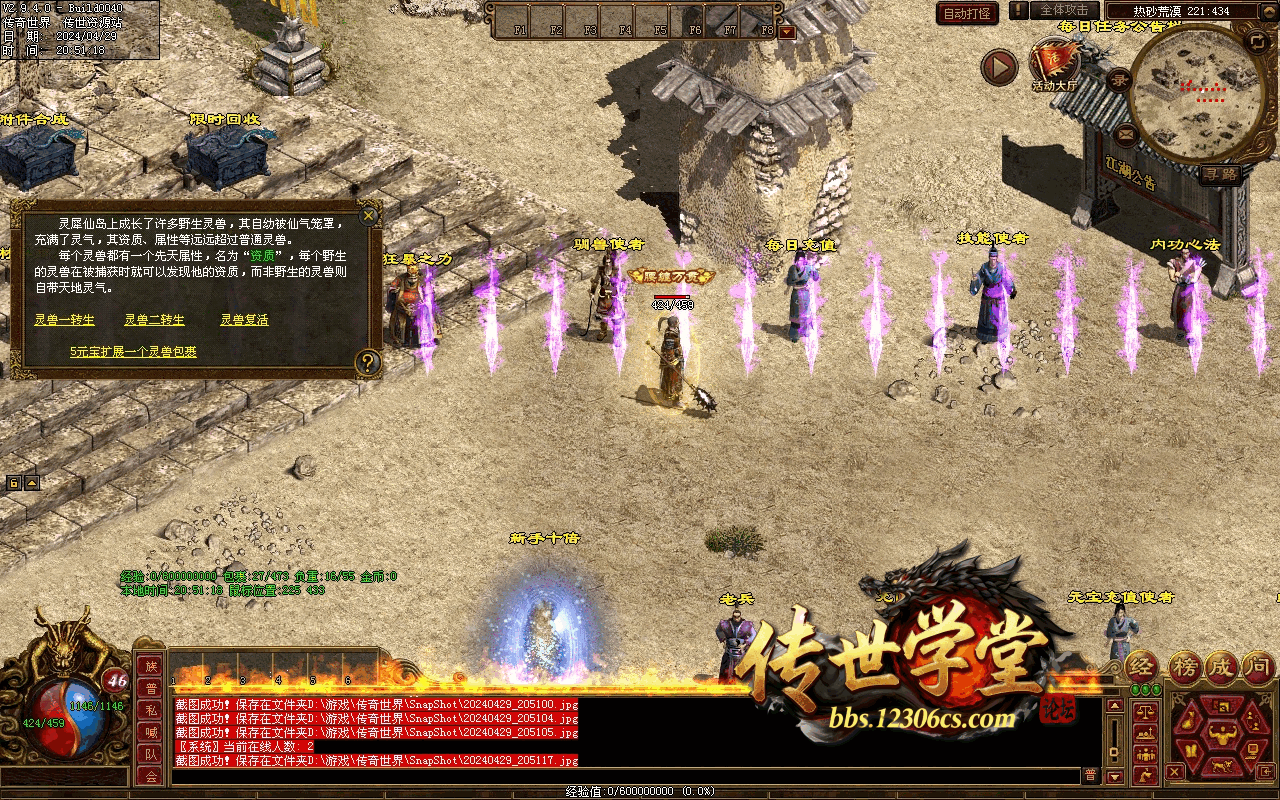Switch to the 队 team chat channel

coord(151,755)
